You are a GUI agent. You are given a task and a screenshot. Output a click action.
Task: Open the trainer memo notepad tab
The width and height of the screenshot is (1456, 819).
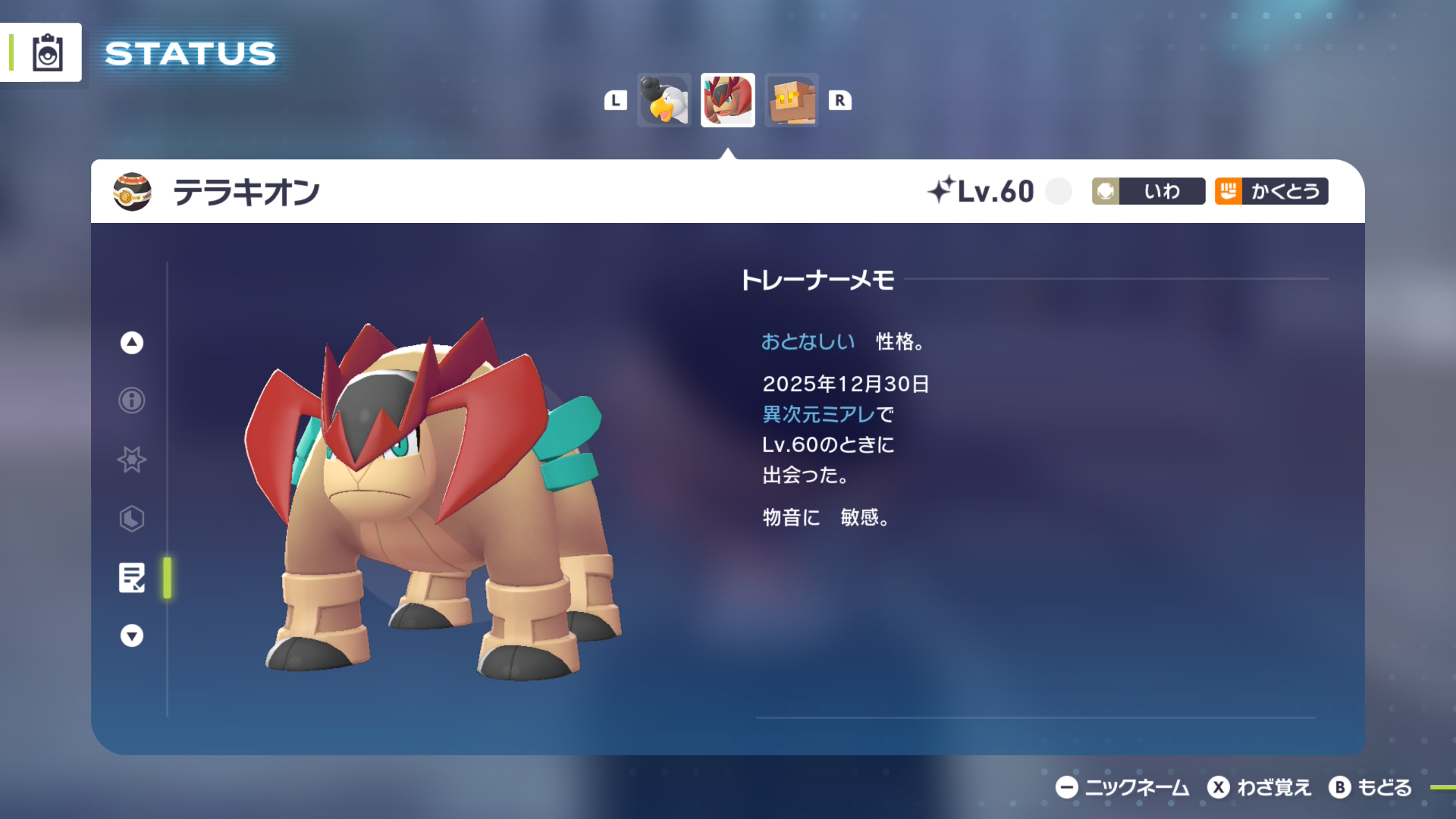tap(132, 578)
